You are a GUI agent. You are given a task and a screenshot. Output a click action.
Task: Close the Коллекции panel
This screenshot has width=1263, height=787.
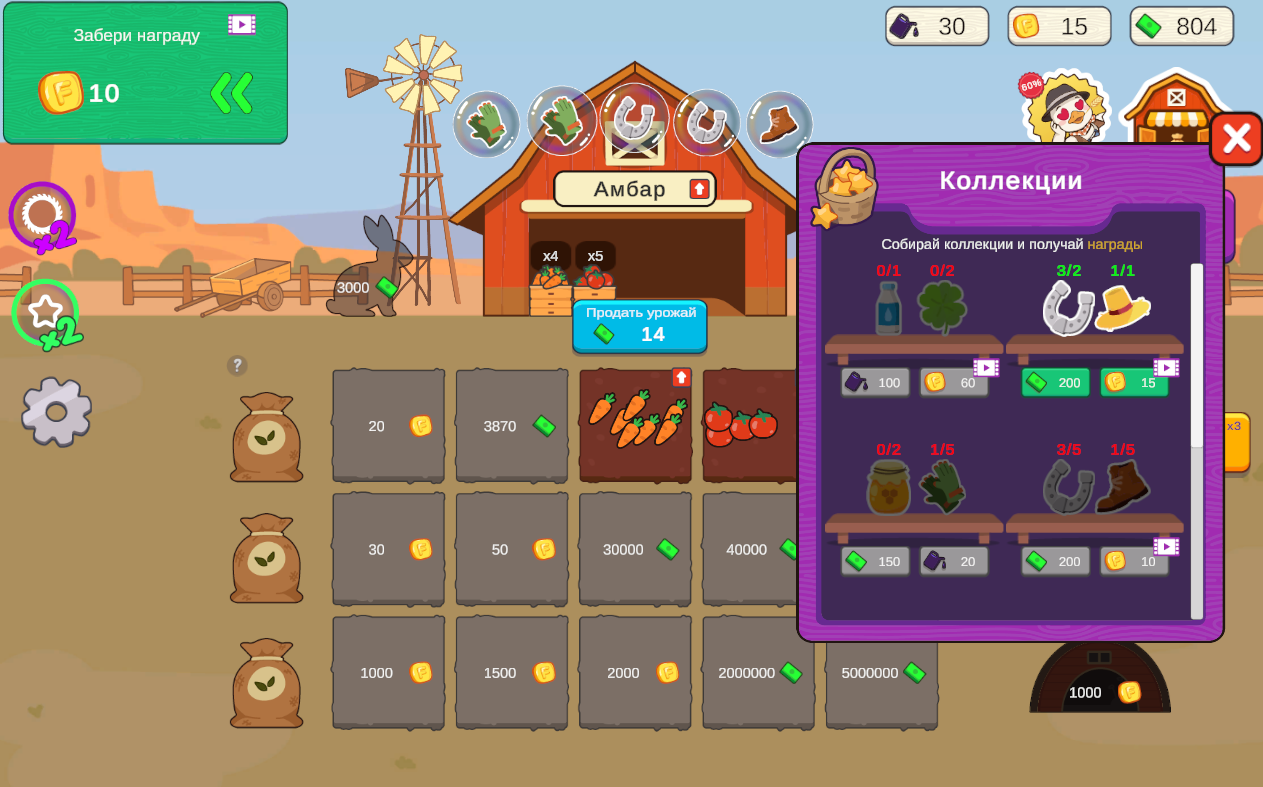(x=1236, y=139)
